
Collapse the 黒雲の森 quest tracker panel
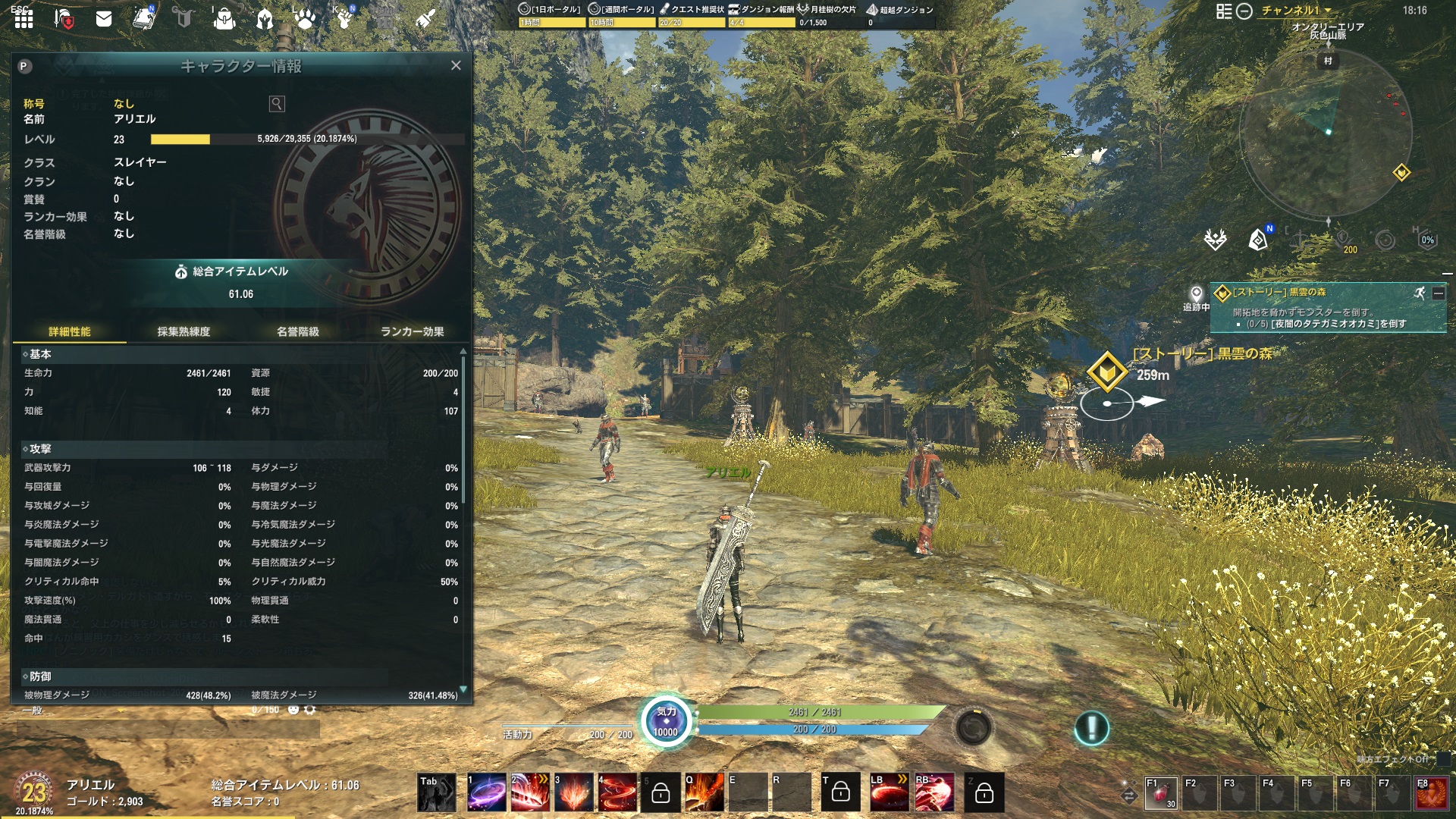pos(1438,294)
